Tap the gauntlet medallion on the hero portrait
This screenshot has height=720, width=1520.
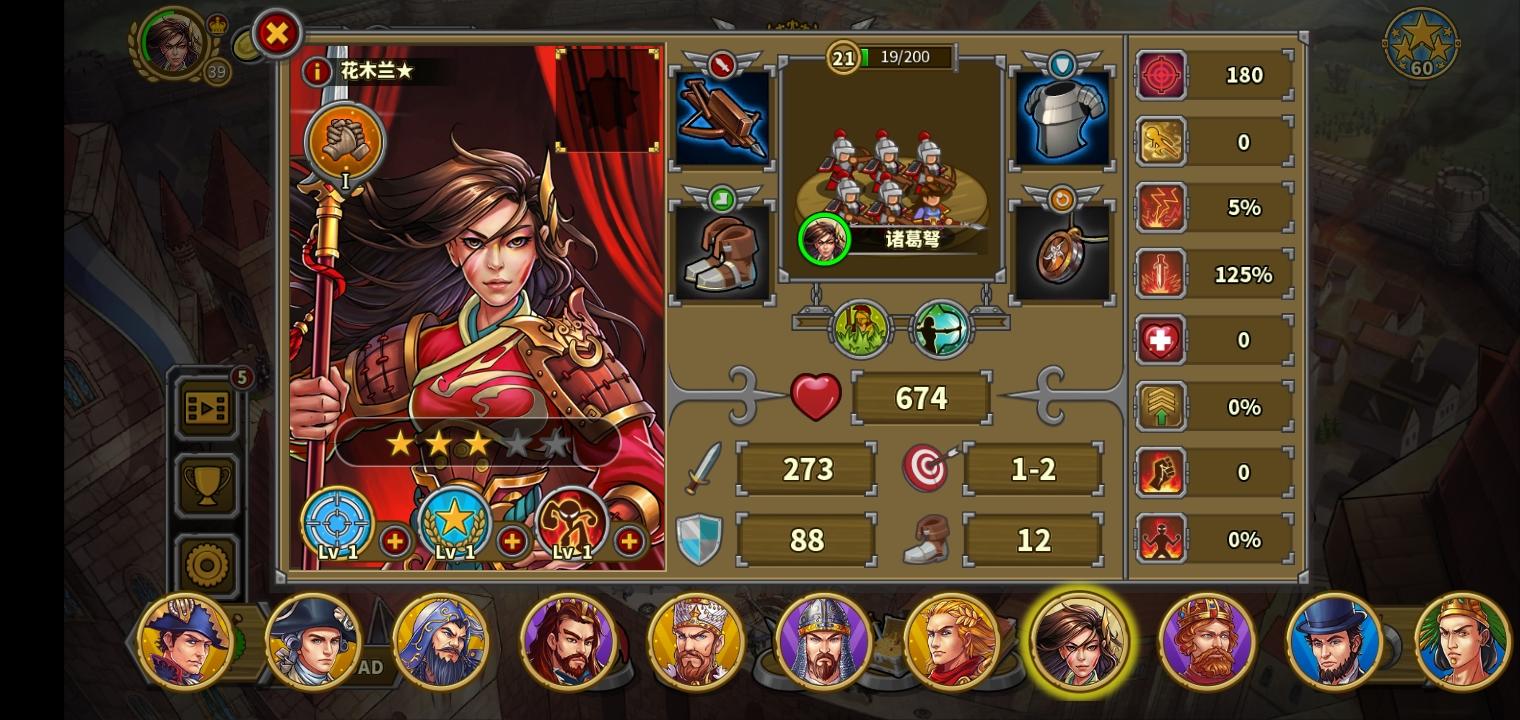tap(345, 143)
